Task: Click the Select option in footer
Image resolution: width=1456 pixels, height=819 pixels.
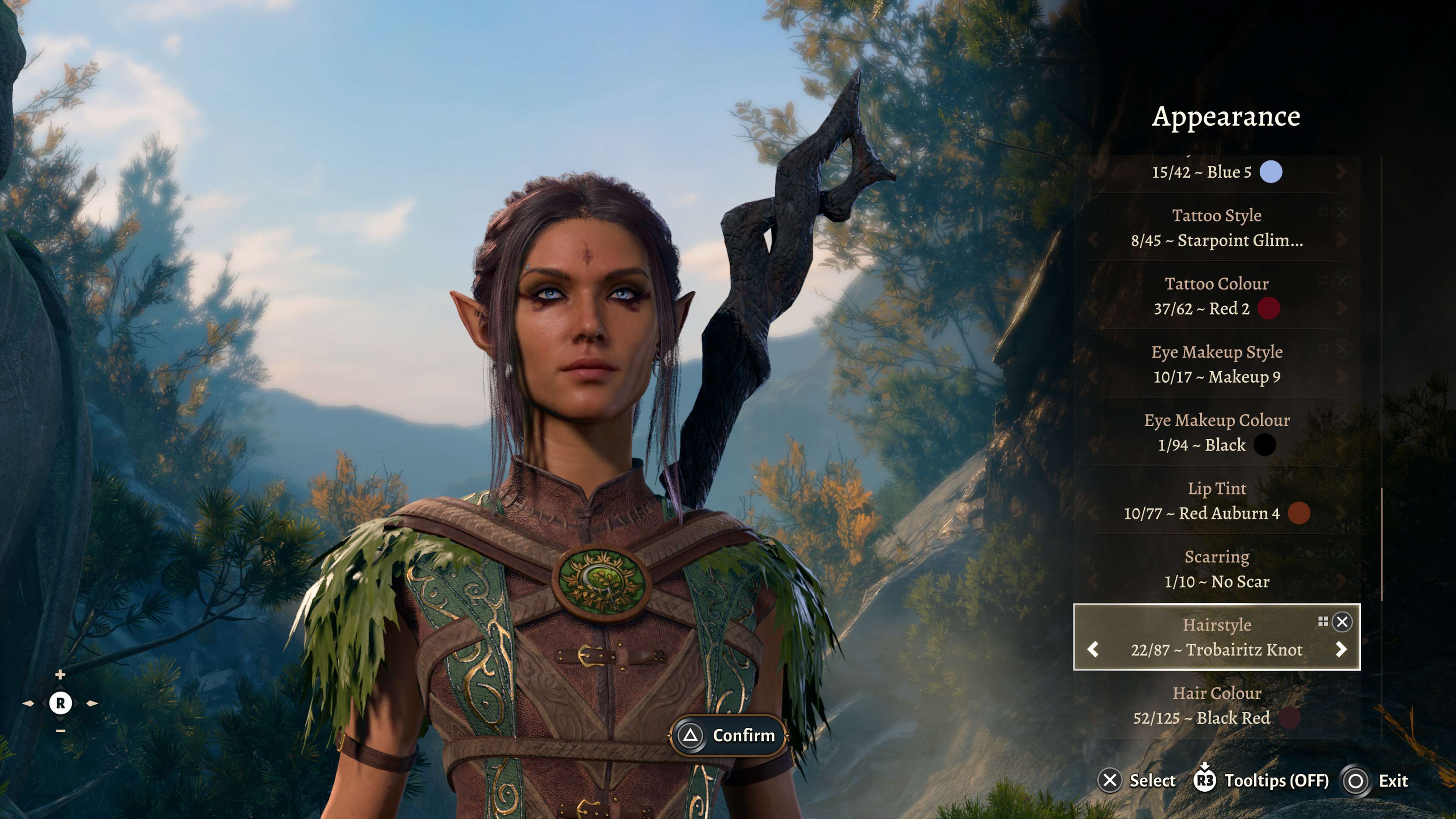Action: pos(1152,781)
